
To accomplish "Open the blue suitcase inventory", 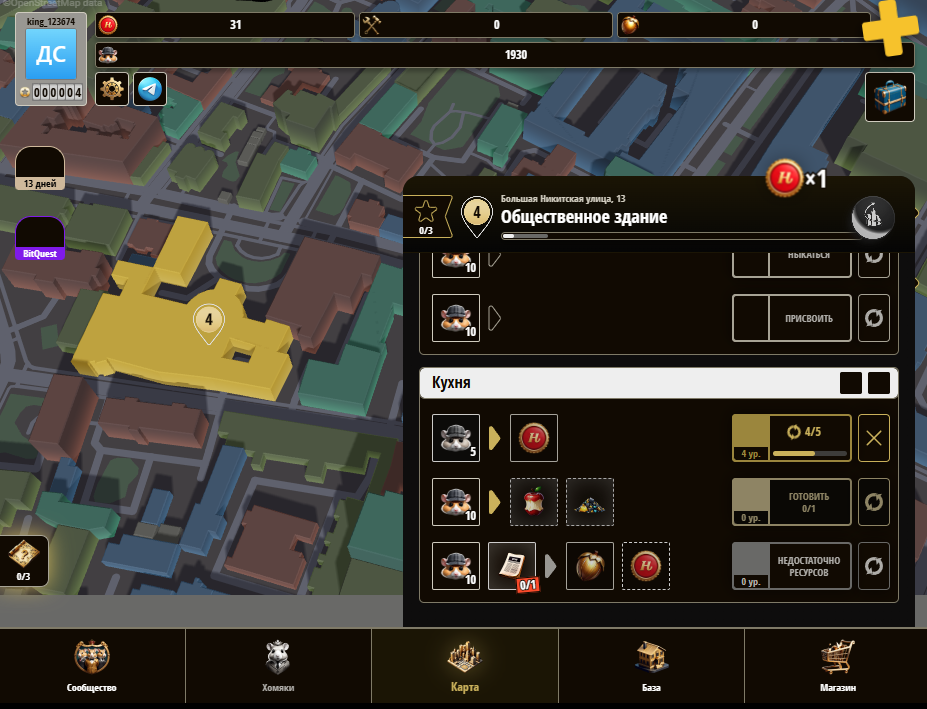I will (889, 97).
